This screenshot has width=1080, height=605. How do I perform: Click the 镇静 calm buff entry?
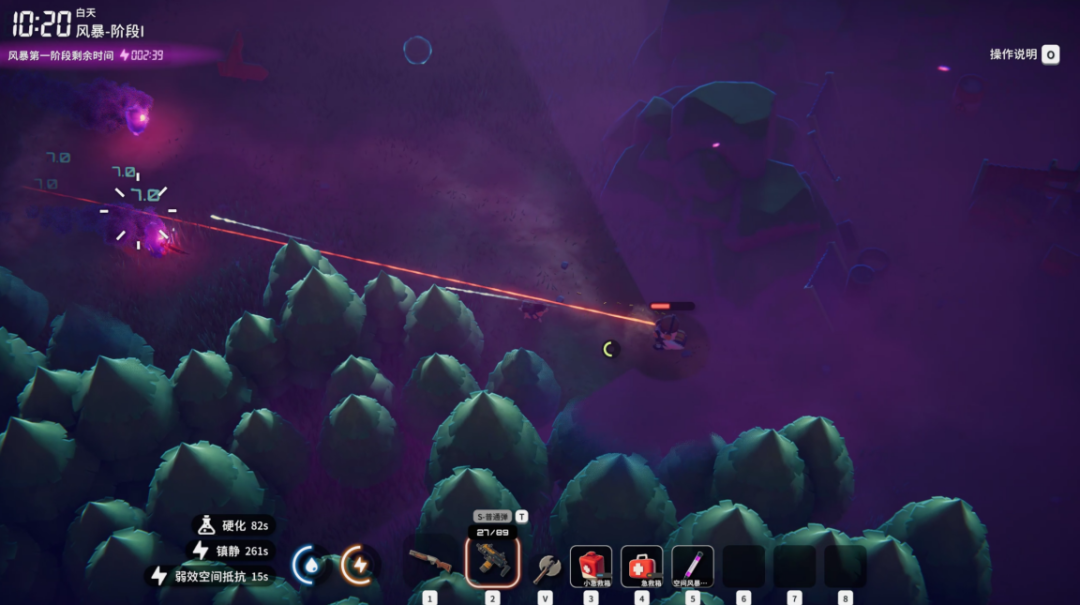coord(232,550)
